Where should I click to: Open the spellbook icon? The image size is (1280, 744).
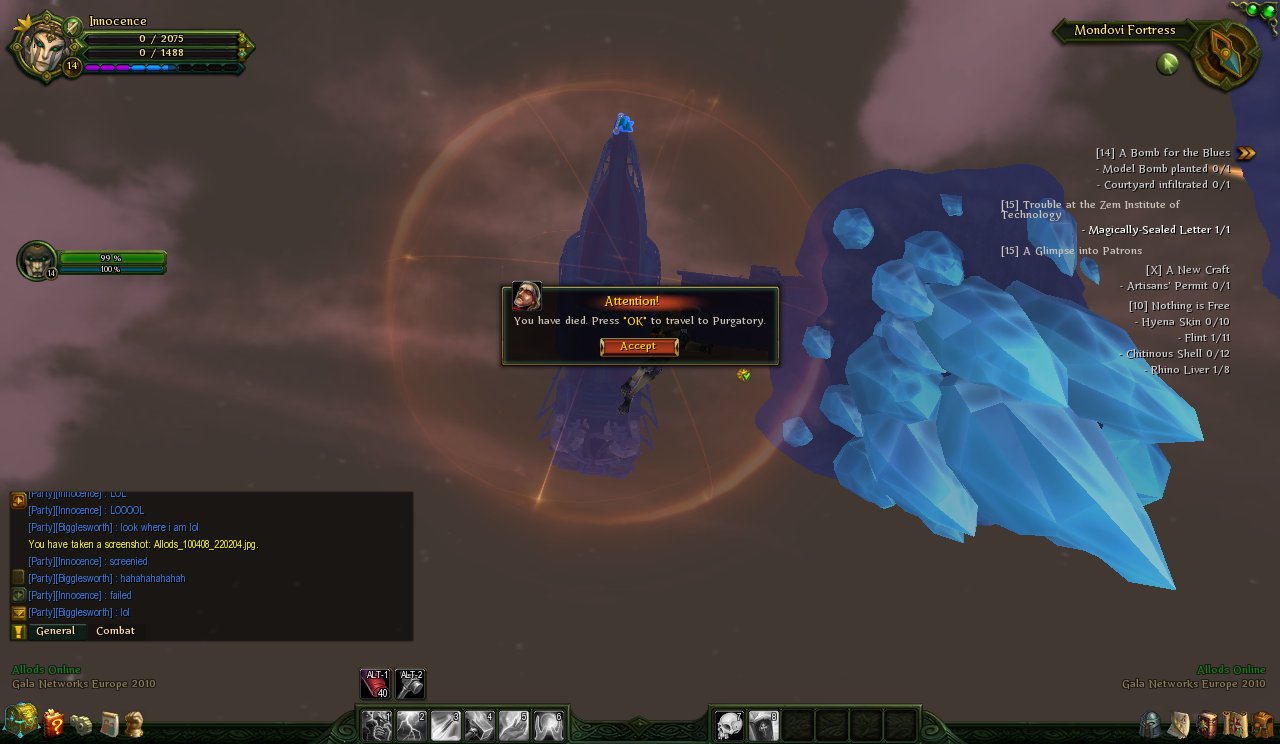pyautogui.click(x=1208, y=725)
